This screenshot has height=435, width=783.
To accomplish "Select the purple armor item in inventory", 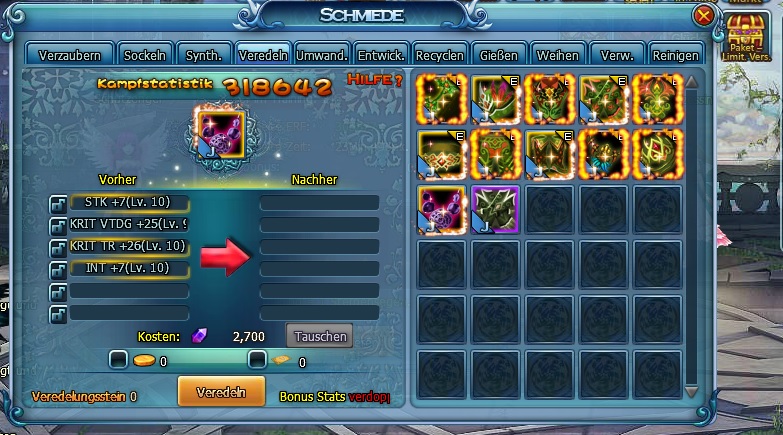I will coord(496,209).
